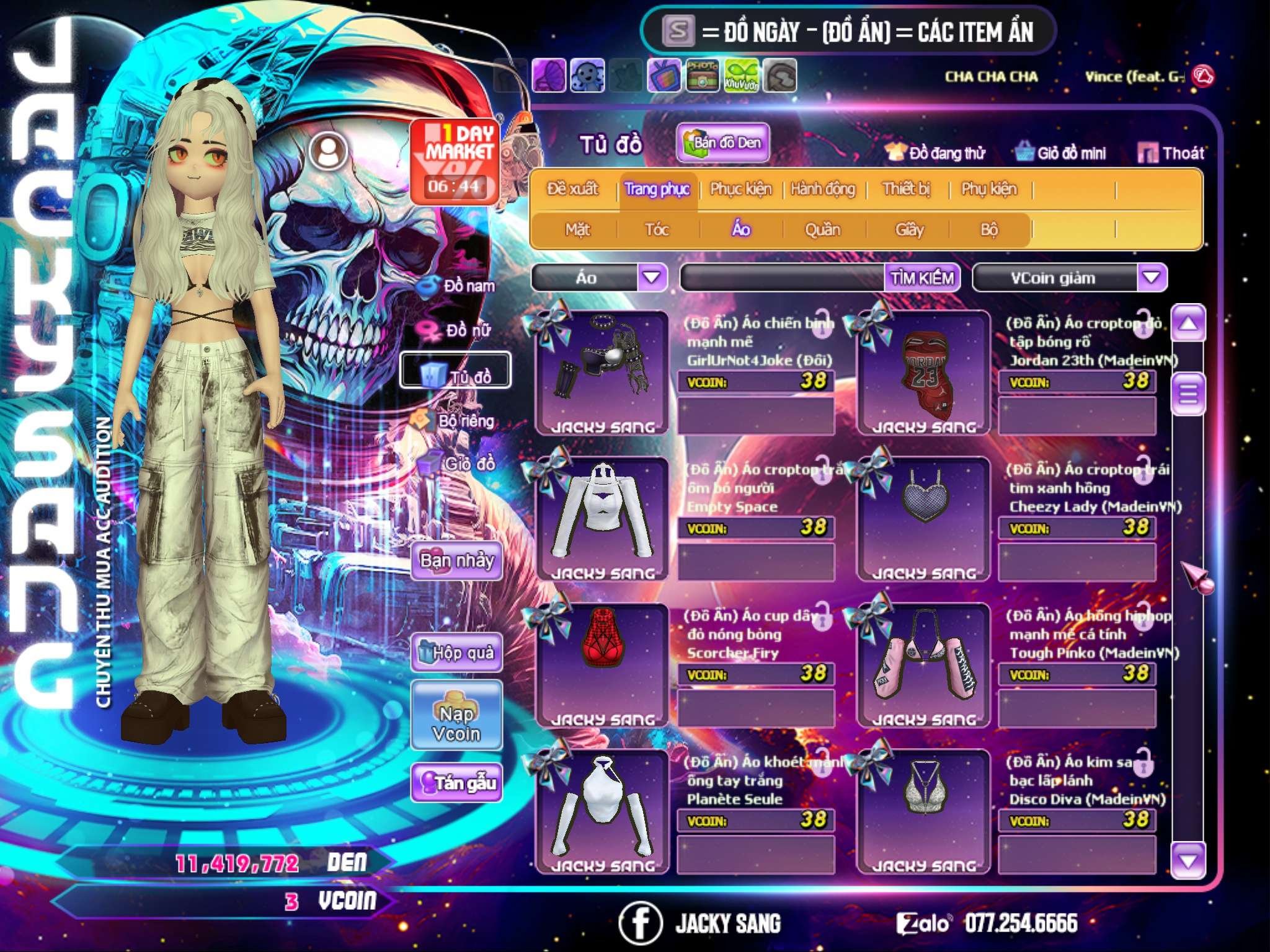Show Đồ đang thử items
Image resolution: width=1270 pixels, height=952 pixels.
[x=935, y=153]
